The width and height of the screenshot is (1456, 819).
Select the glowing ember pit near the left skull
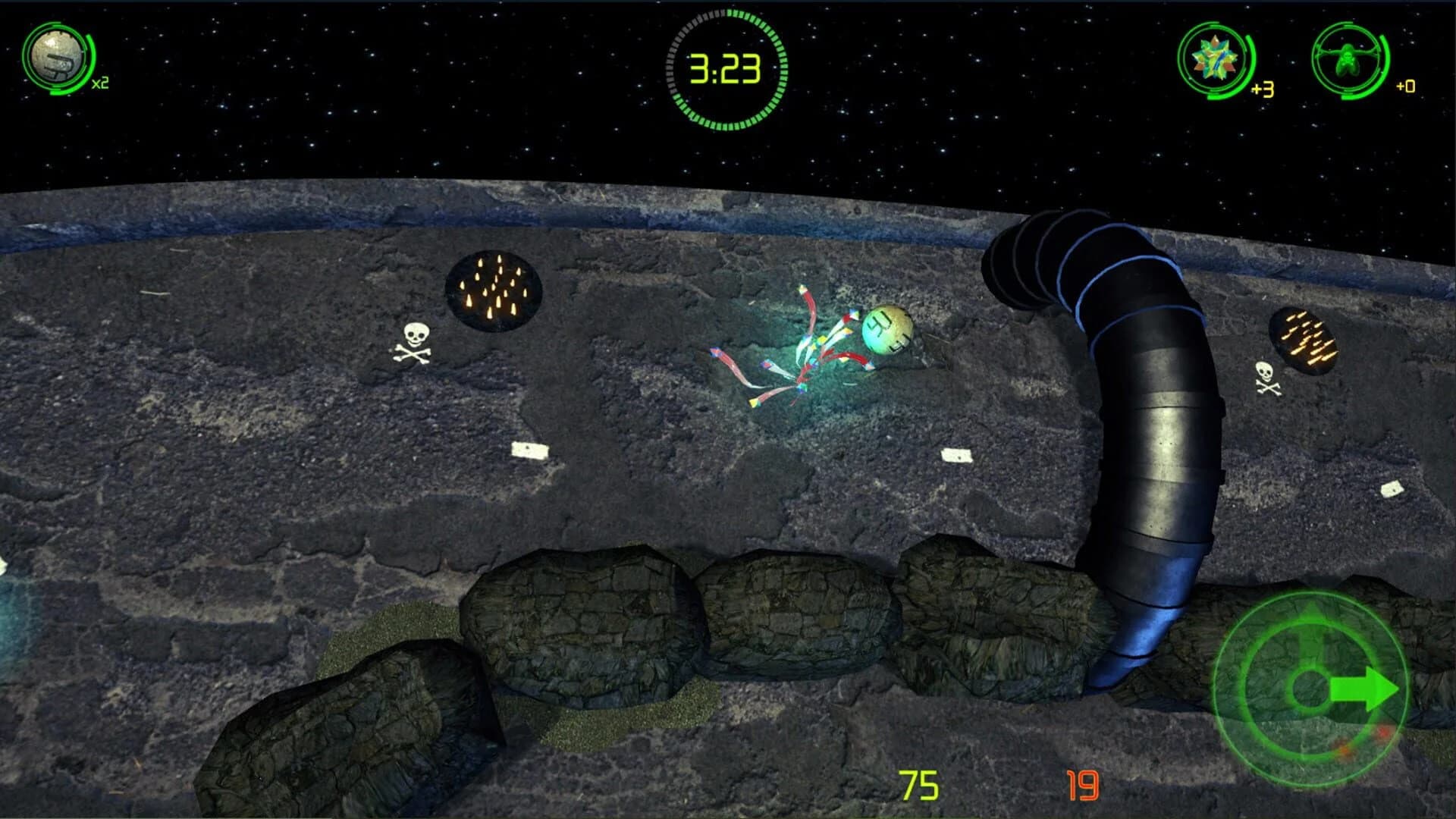(x=494, y=290)
